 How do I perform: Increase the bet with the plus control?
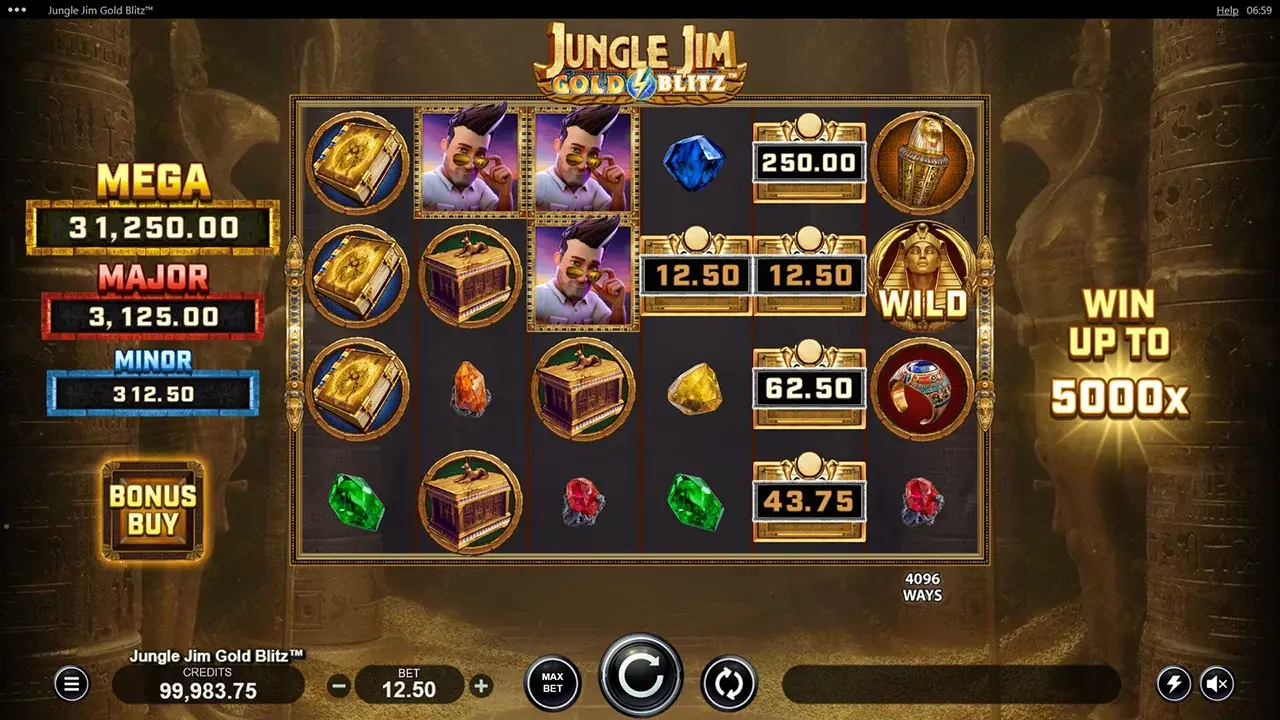tap(479, 687)
